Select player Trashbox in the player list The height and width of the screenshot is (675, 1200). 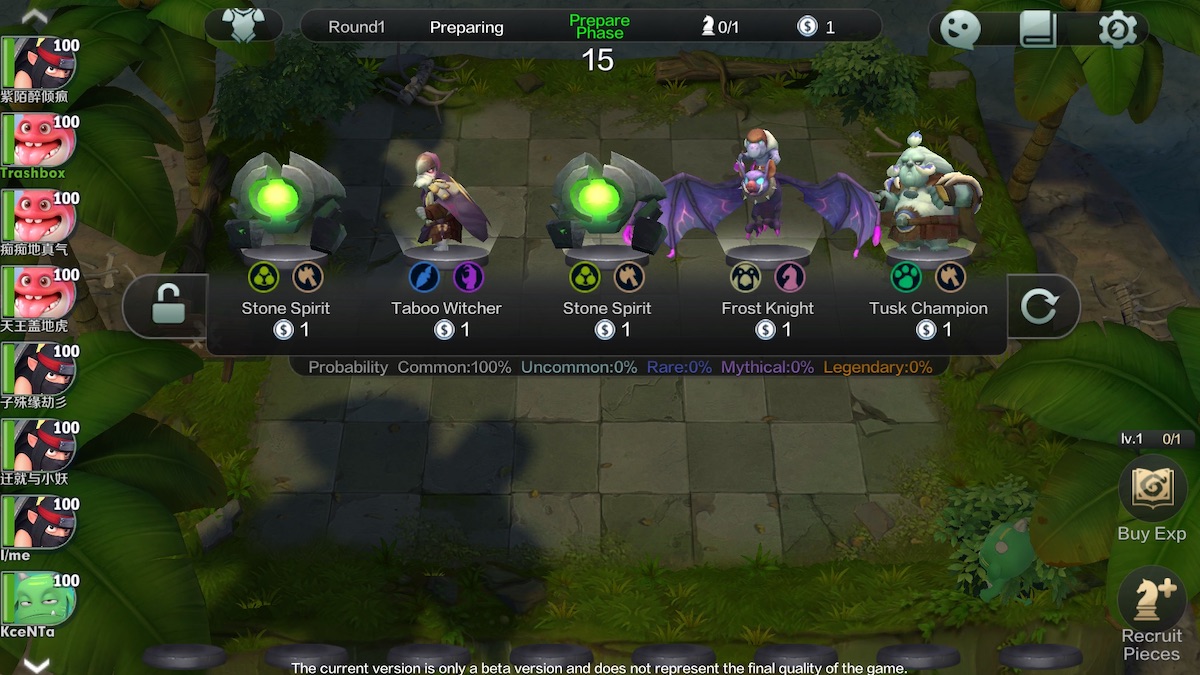(x=42, y=141)
